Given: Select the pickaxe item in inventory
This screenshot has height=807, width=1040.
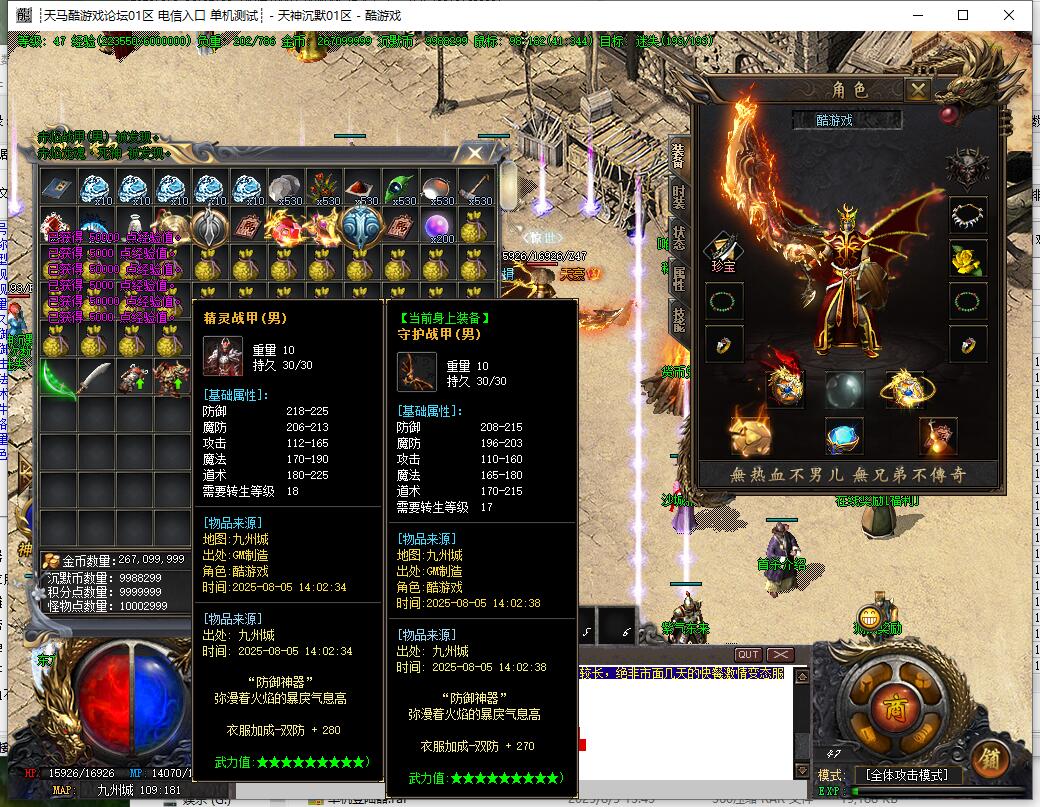Looking at the screenshot, I should [x=476, y=188].
